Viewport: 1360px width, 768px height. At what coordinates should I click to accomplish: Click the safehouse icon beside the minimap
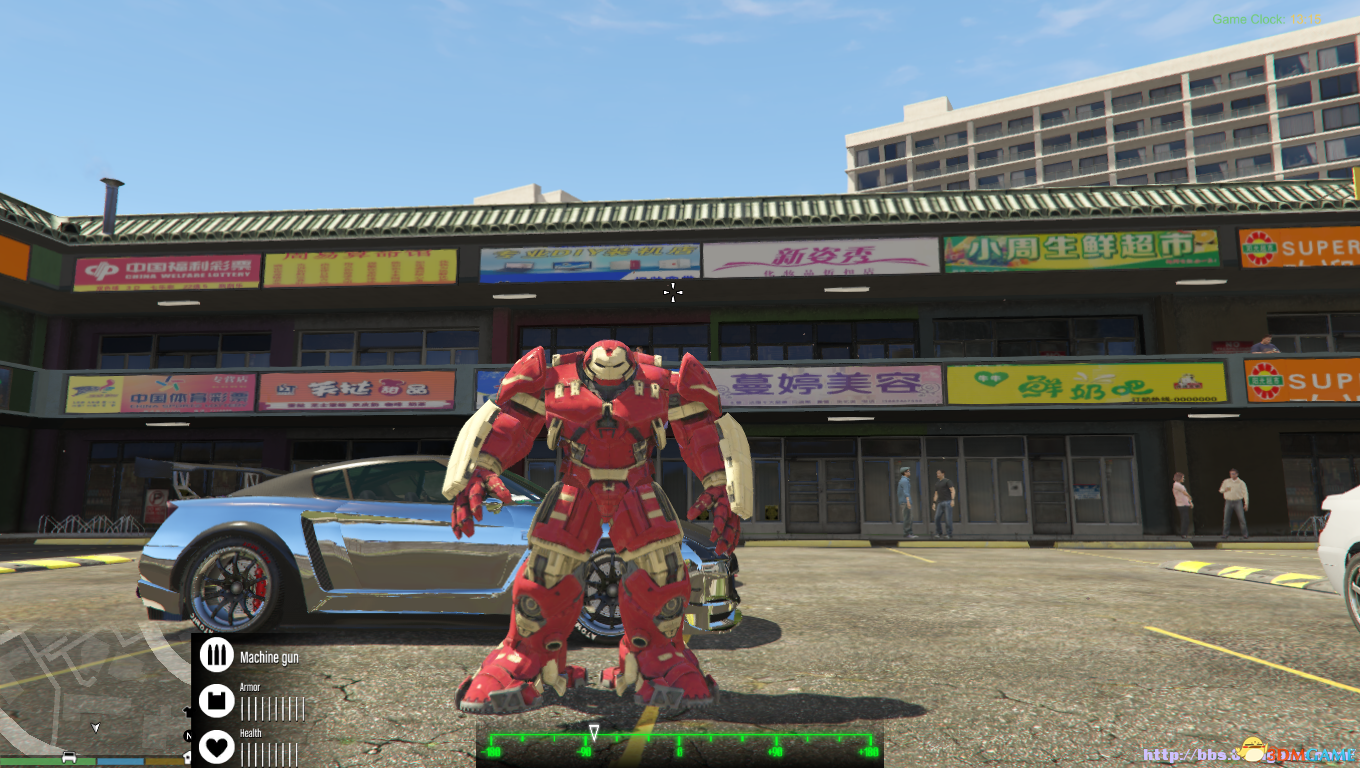tap(187, 758)
